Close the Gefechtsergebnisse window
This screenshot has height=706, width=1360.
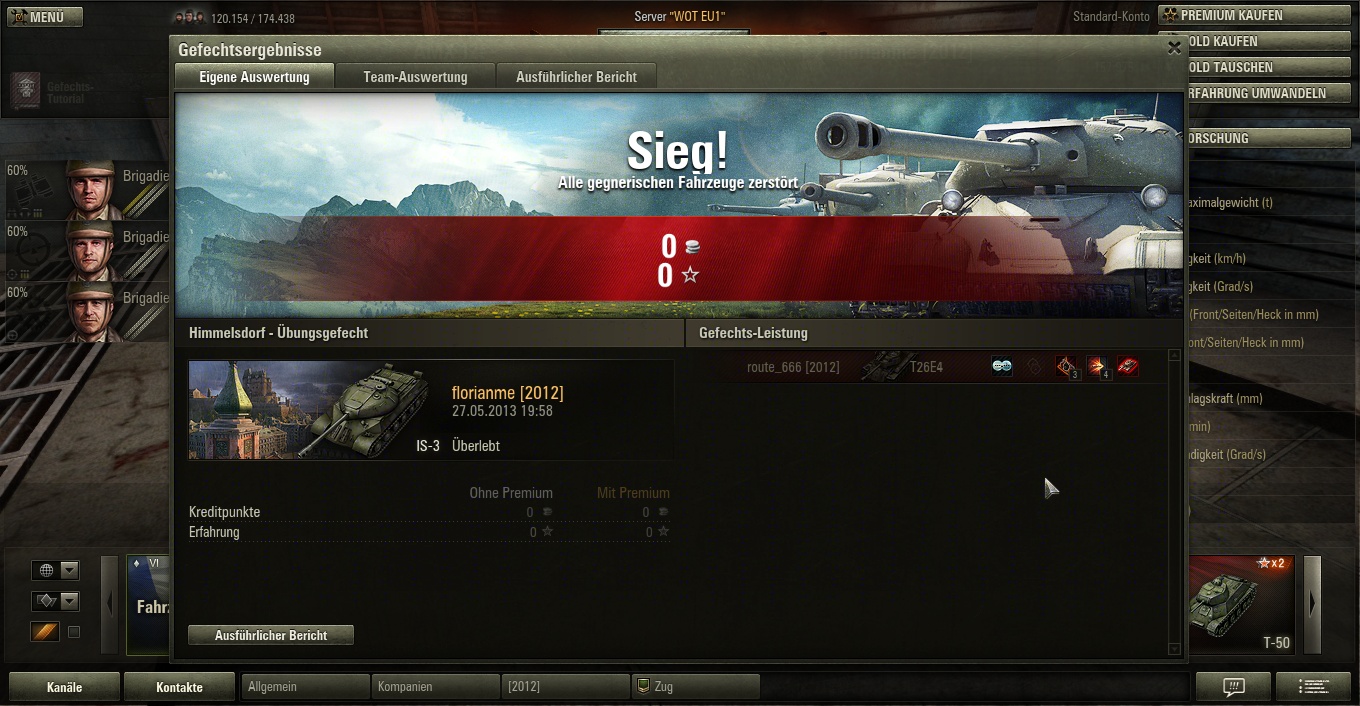[x=1174, y=47]
